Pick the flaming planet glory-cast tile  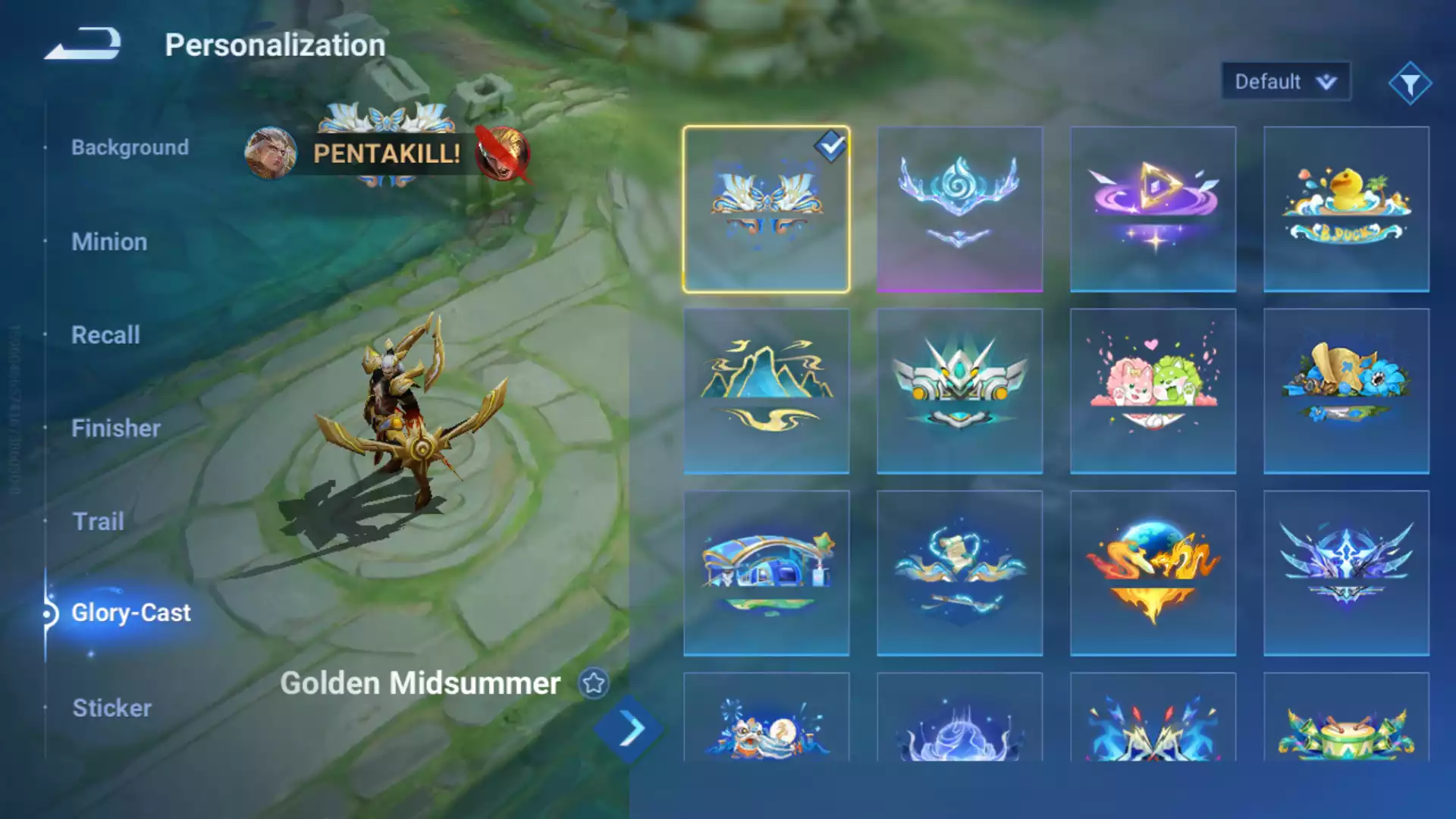1153,573
